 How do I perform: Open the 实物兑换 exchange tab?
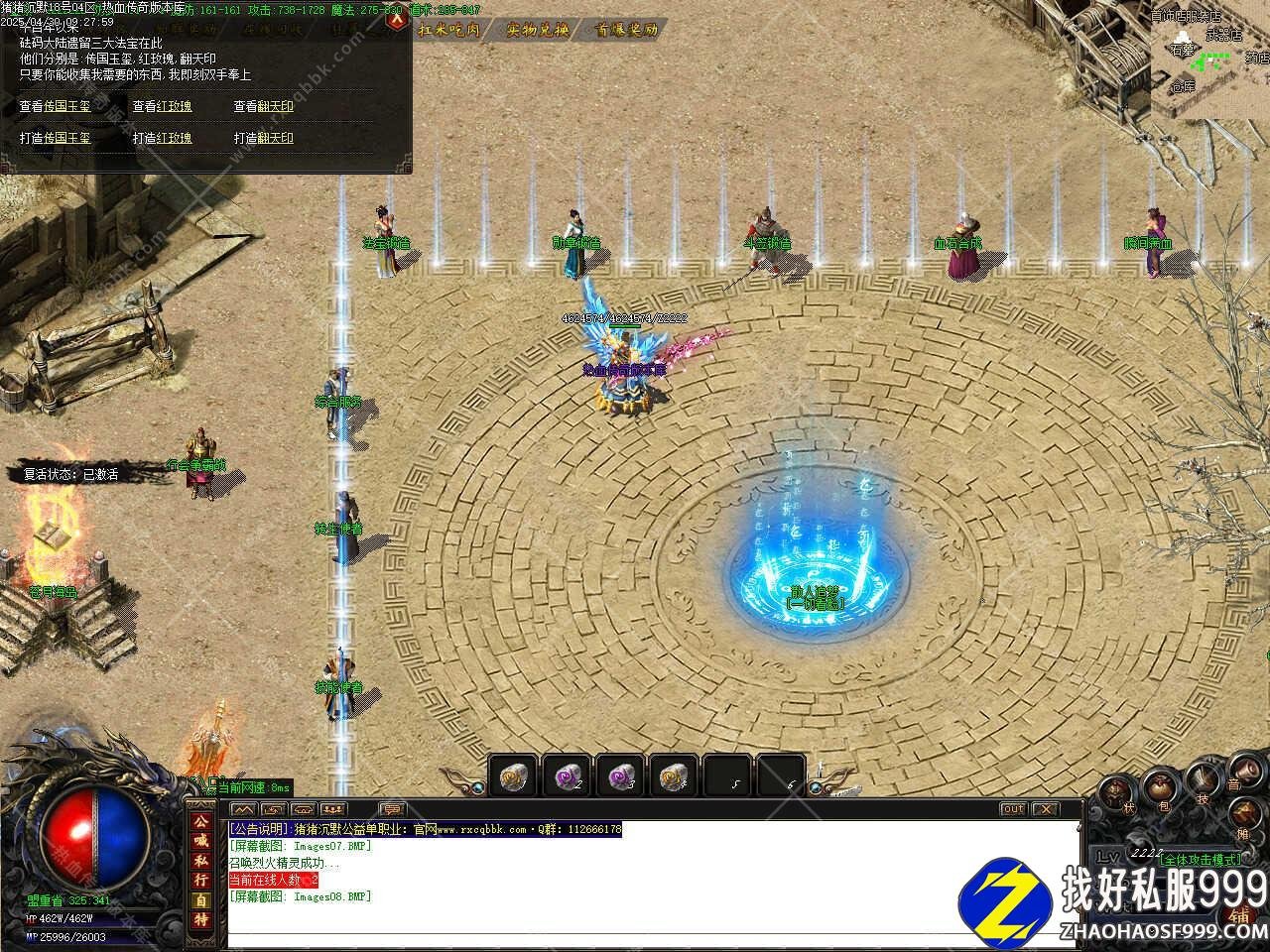tap(537, 30)
